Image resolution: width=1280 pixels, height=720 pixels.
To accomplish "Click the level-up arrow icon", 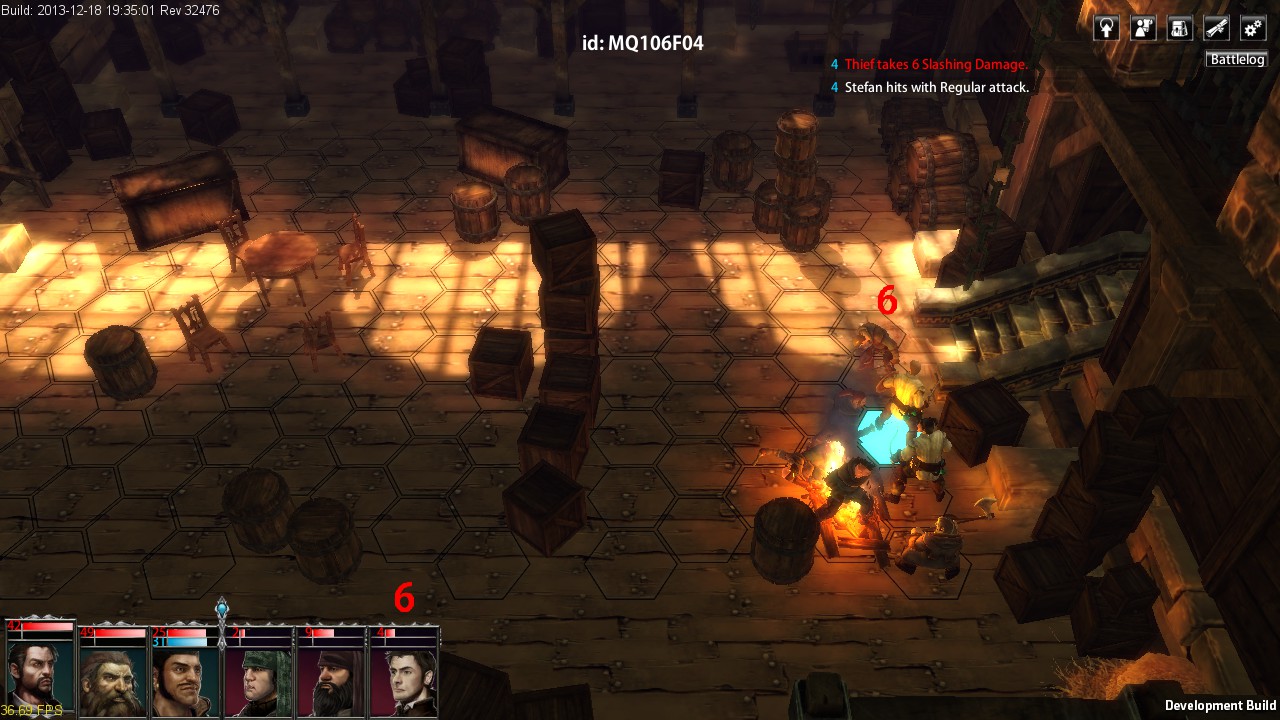I will coord(1107,28).
